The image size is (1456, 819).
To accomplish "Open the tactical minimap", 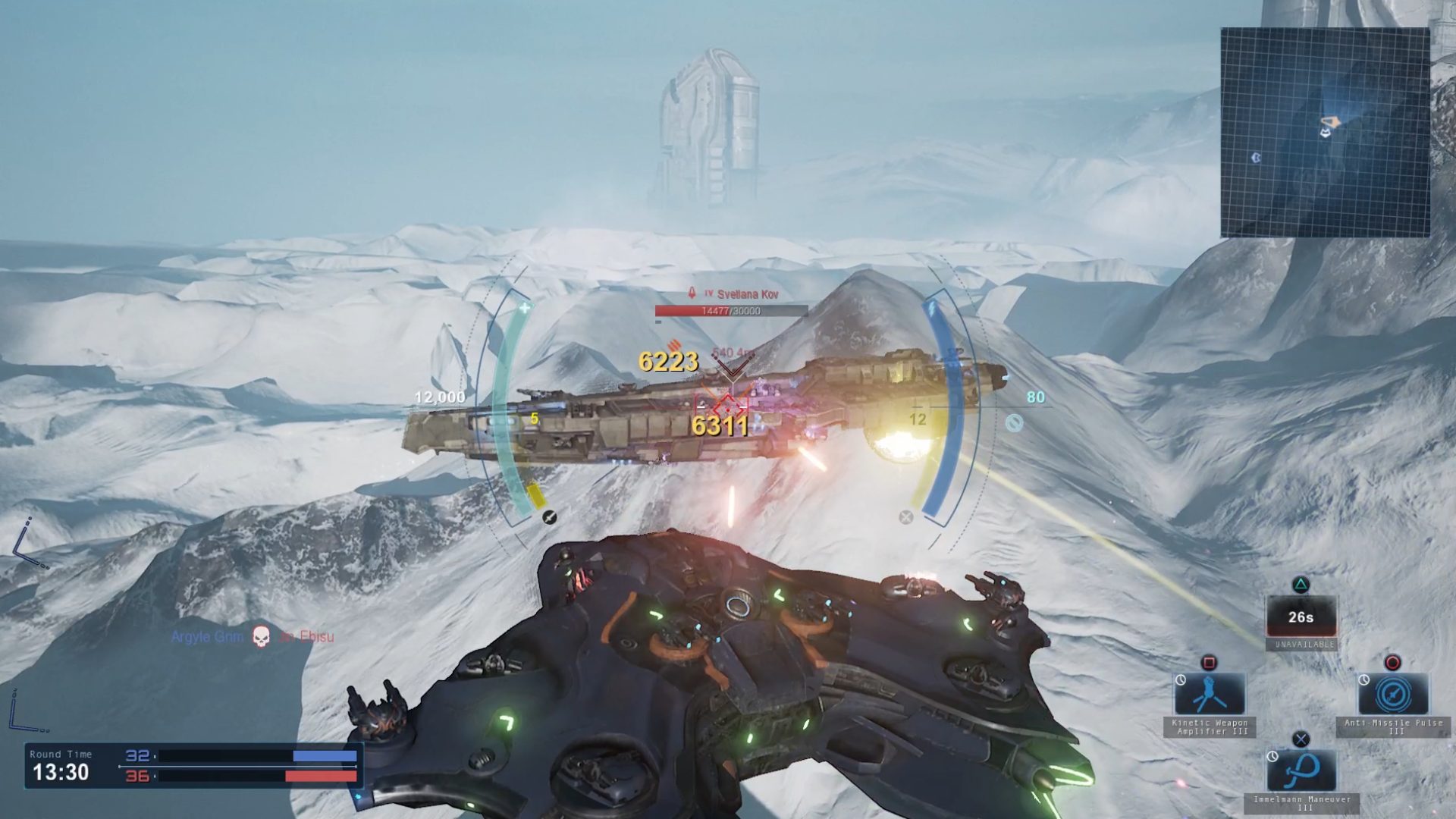I will point(1325,133).
